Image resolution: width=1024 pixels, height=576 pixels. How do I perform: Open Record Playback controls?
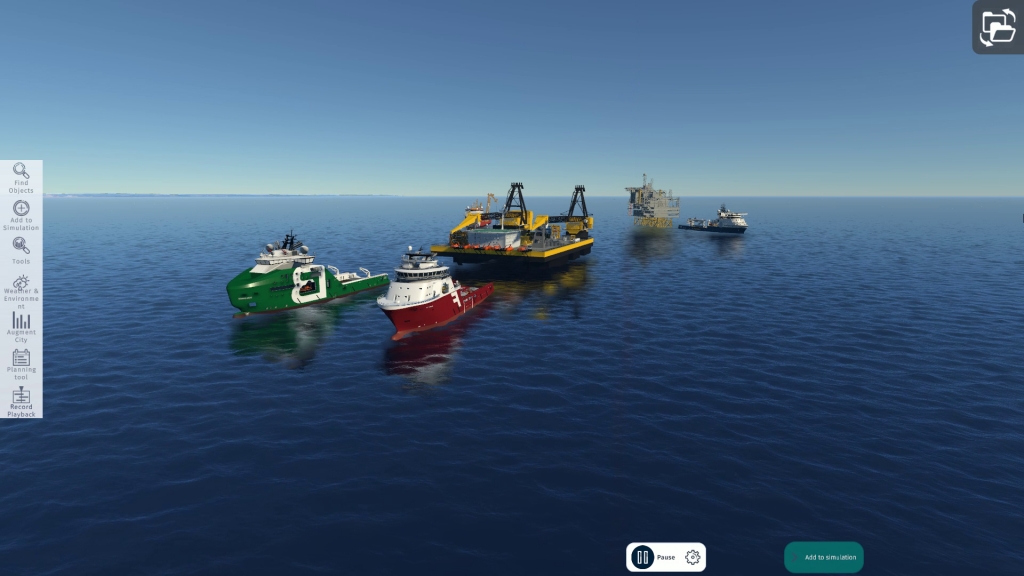21,401
